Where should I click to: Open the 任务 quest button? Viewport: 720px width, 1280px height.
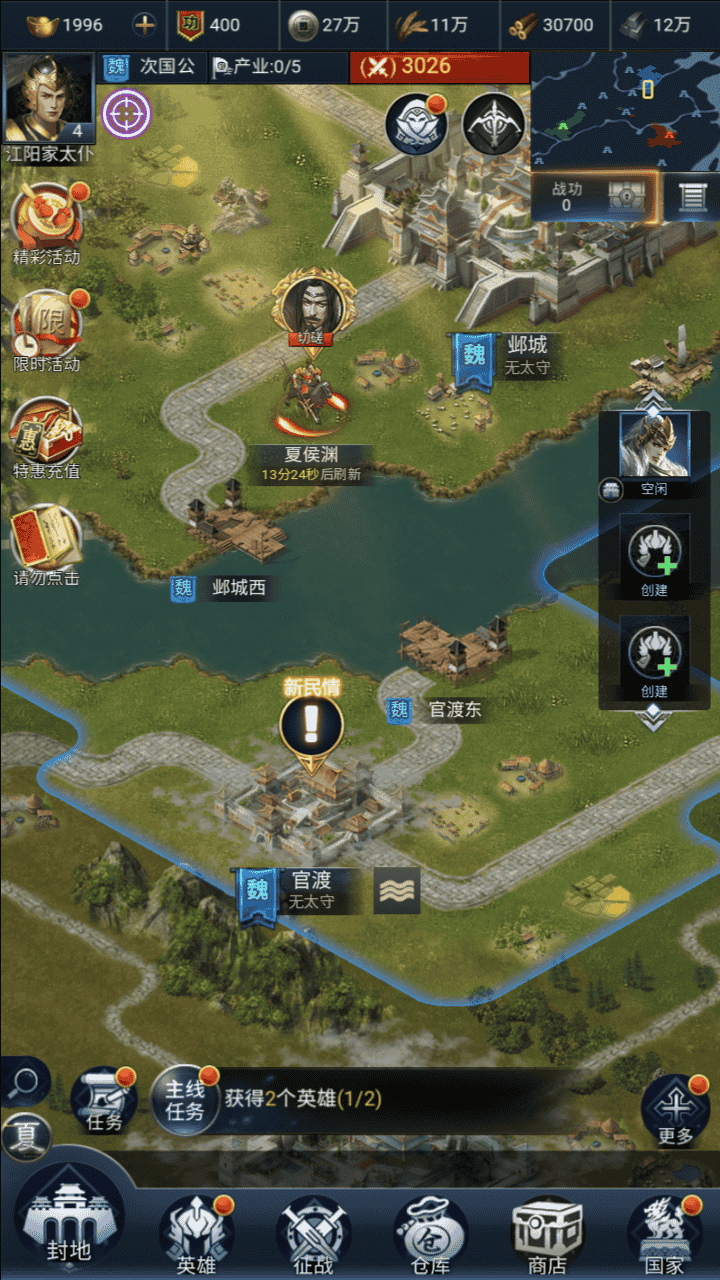(x=104, y=1100)
